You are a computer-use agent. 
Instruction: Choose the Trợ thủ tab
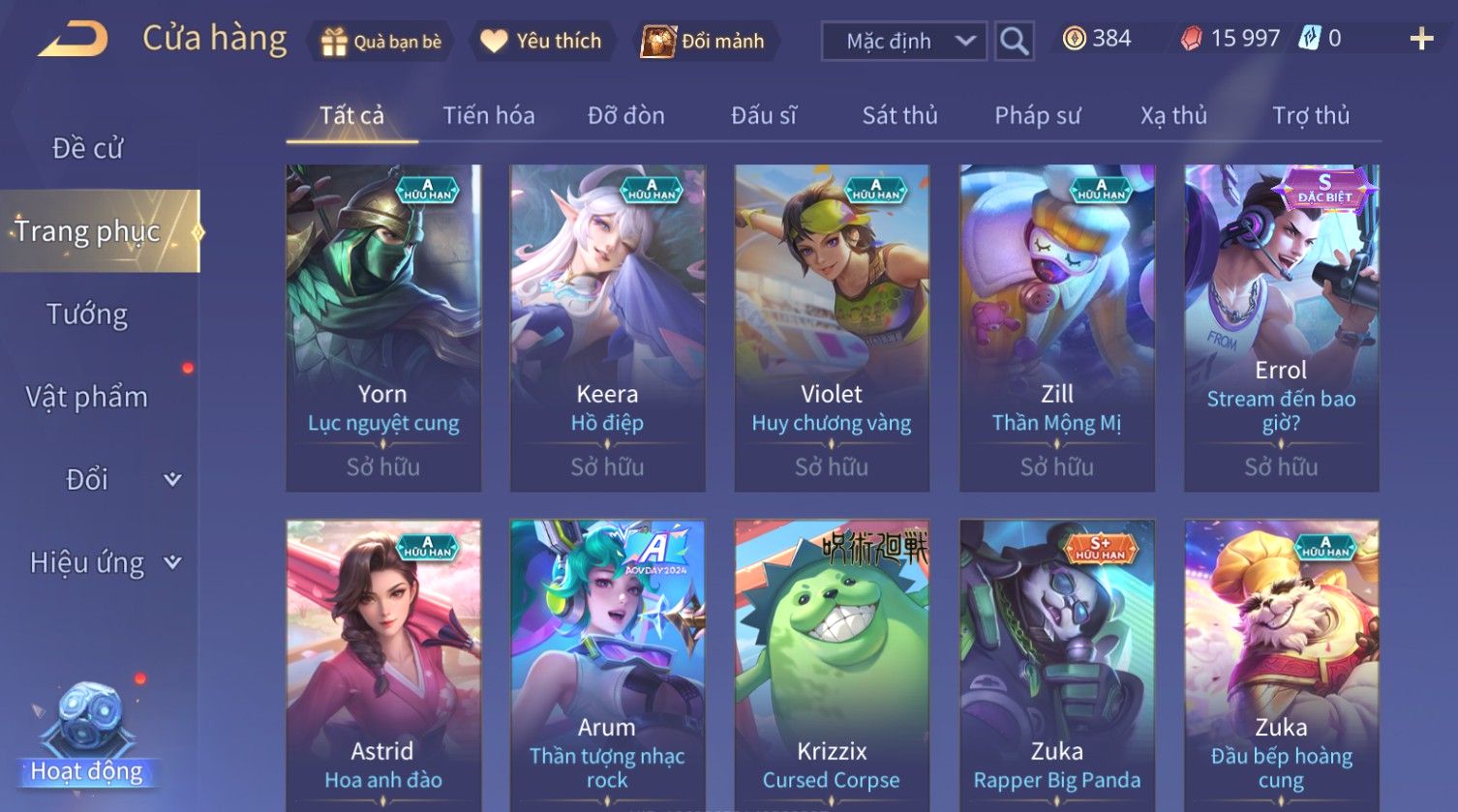click(1310, 116)
